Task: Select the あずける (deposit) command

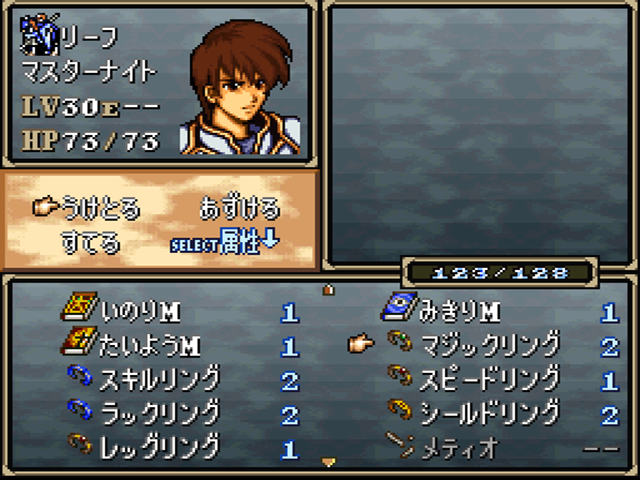Action: coord(239,208)
